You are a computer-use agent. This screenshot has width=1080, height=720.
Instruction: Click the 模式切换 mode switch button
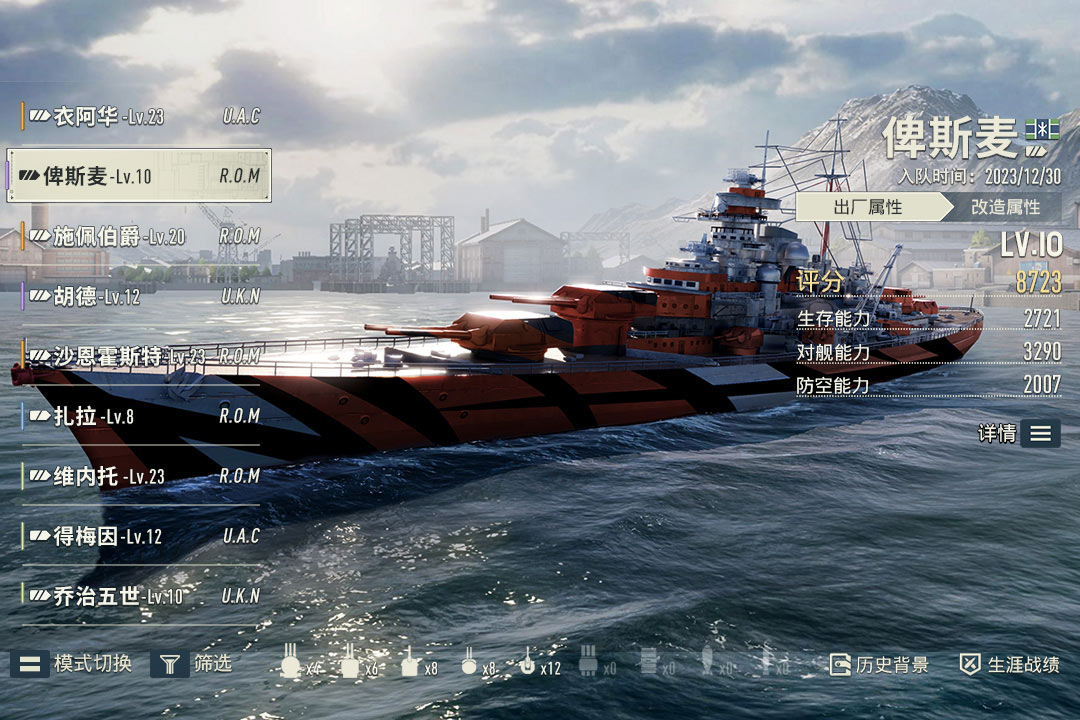(72, 663)
